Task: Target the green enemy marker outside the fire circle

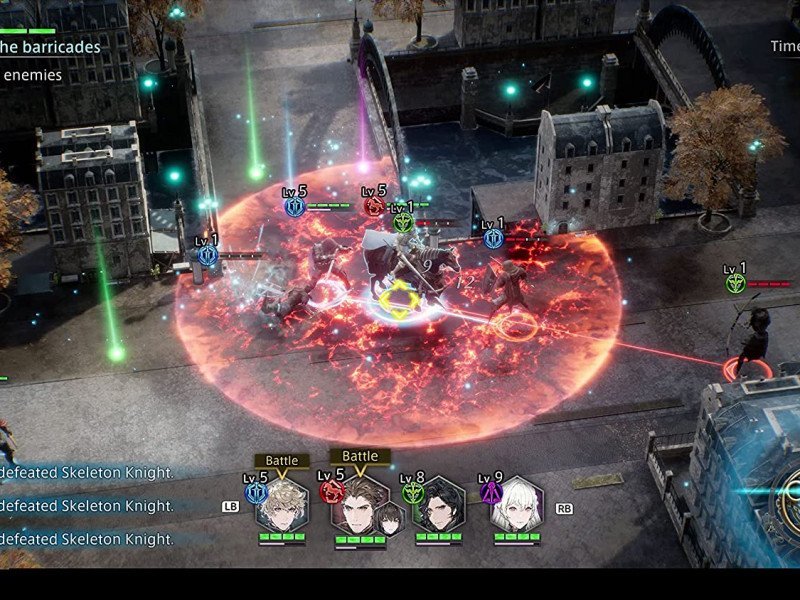Action: coord(736,284)
